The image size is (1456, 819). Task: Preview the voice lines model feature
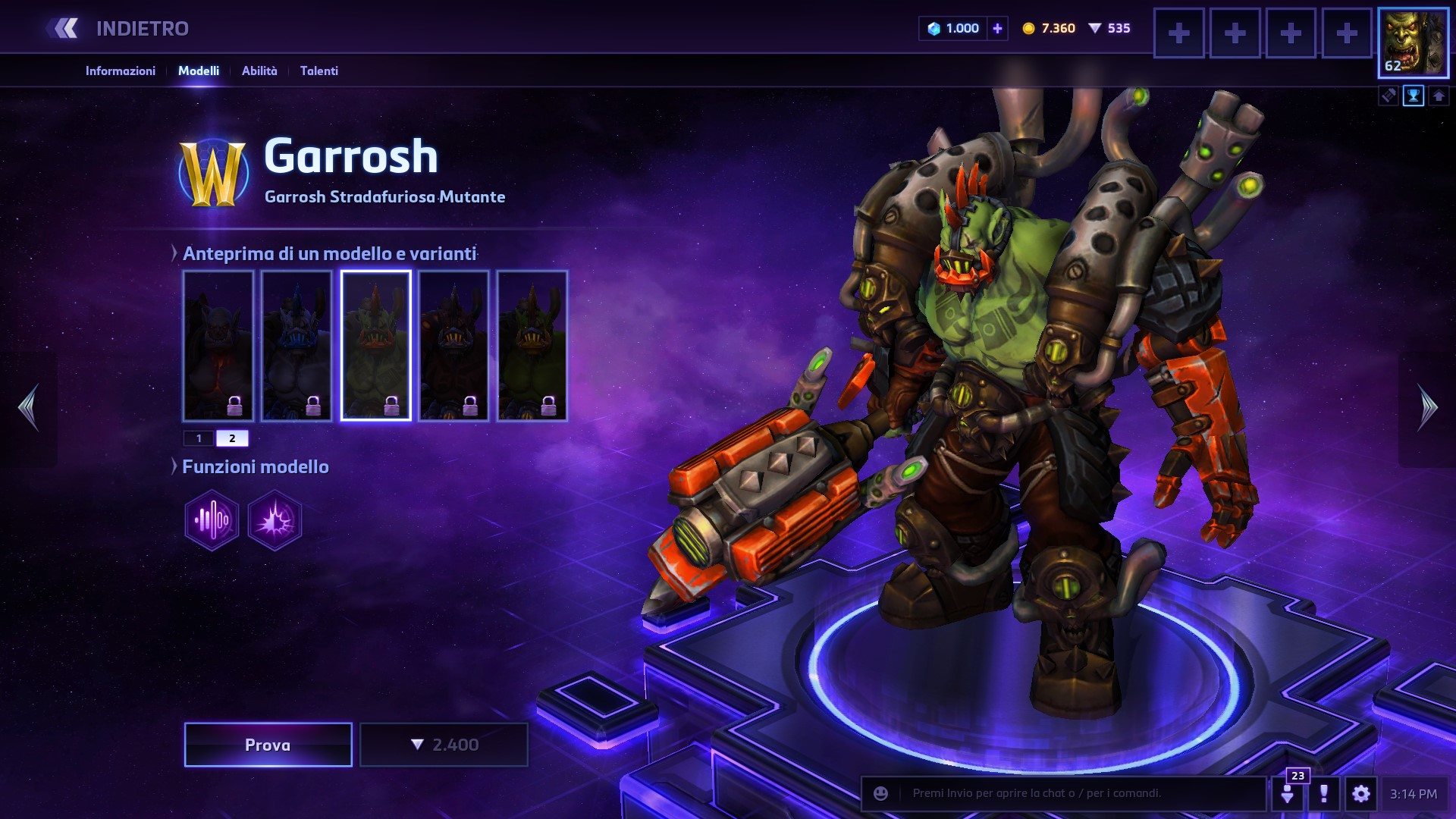pyautogui.click(x=212, y=520)
